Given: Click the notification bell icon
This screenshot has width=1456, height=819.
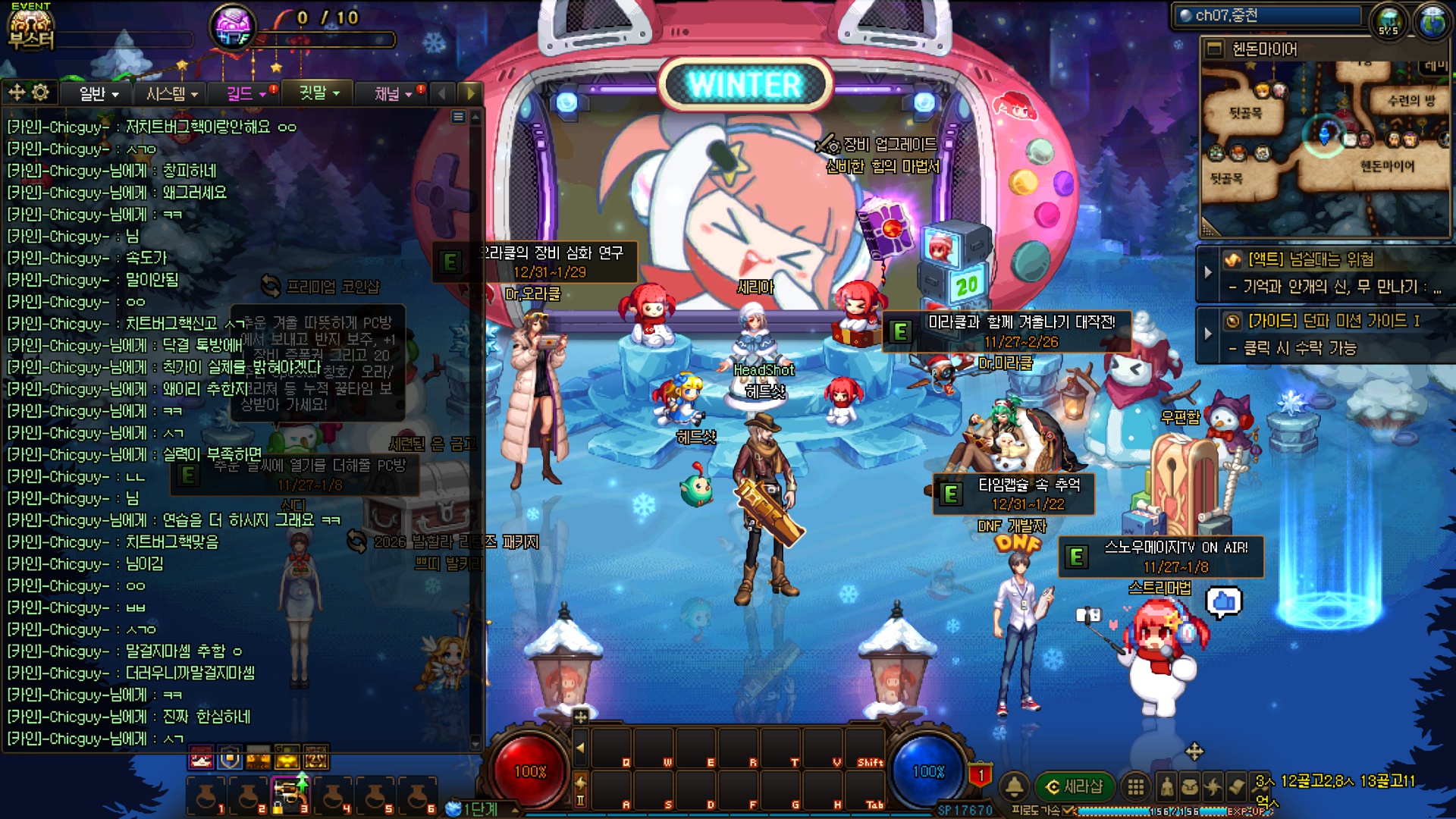Looking at the screenshot, I should [x=1015, y=786].
